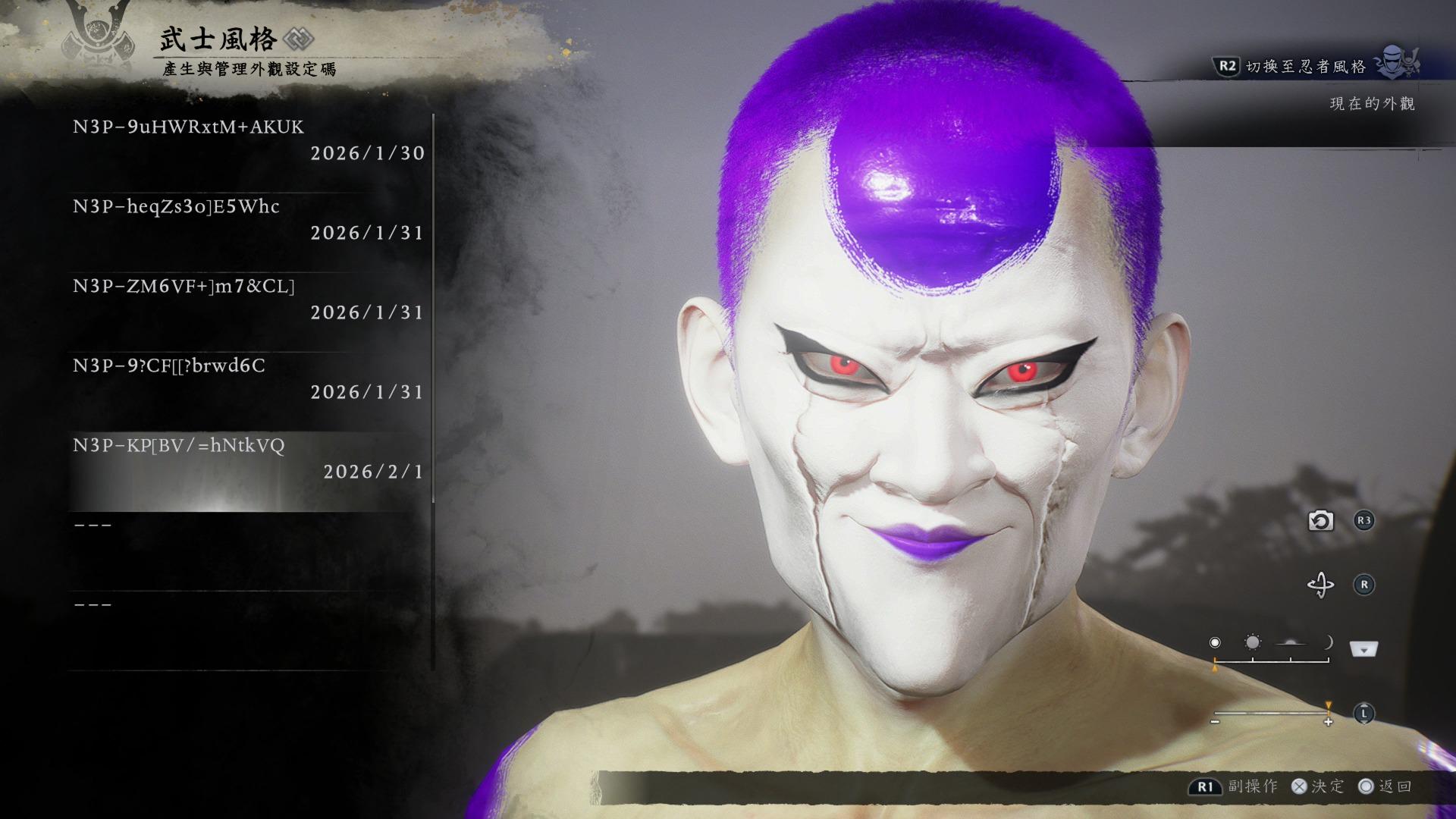
Task: Click the 決定 confirm label
Action: tap(1327, 786)
